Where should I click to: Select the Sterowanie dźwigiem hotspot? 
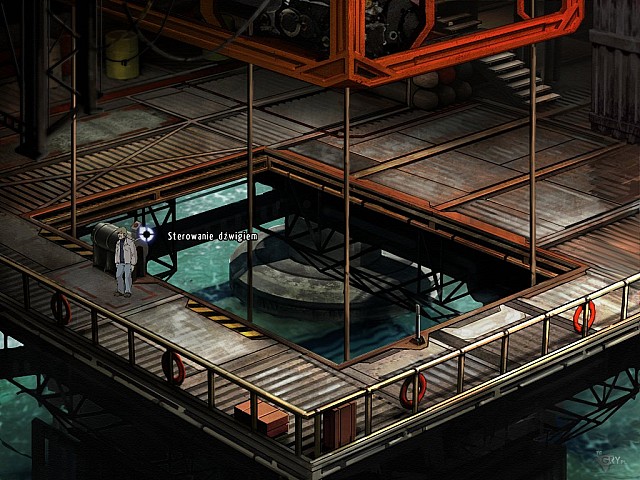[x=146, y=234]
